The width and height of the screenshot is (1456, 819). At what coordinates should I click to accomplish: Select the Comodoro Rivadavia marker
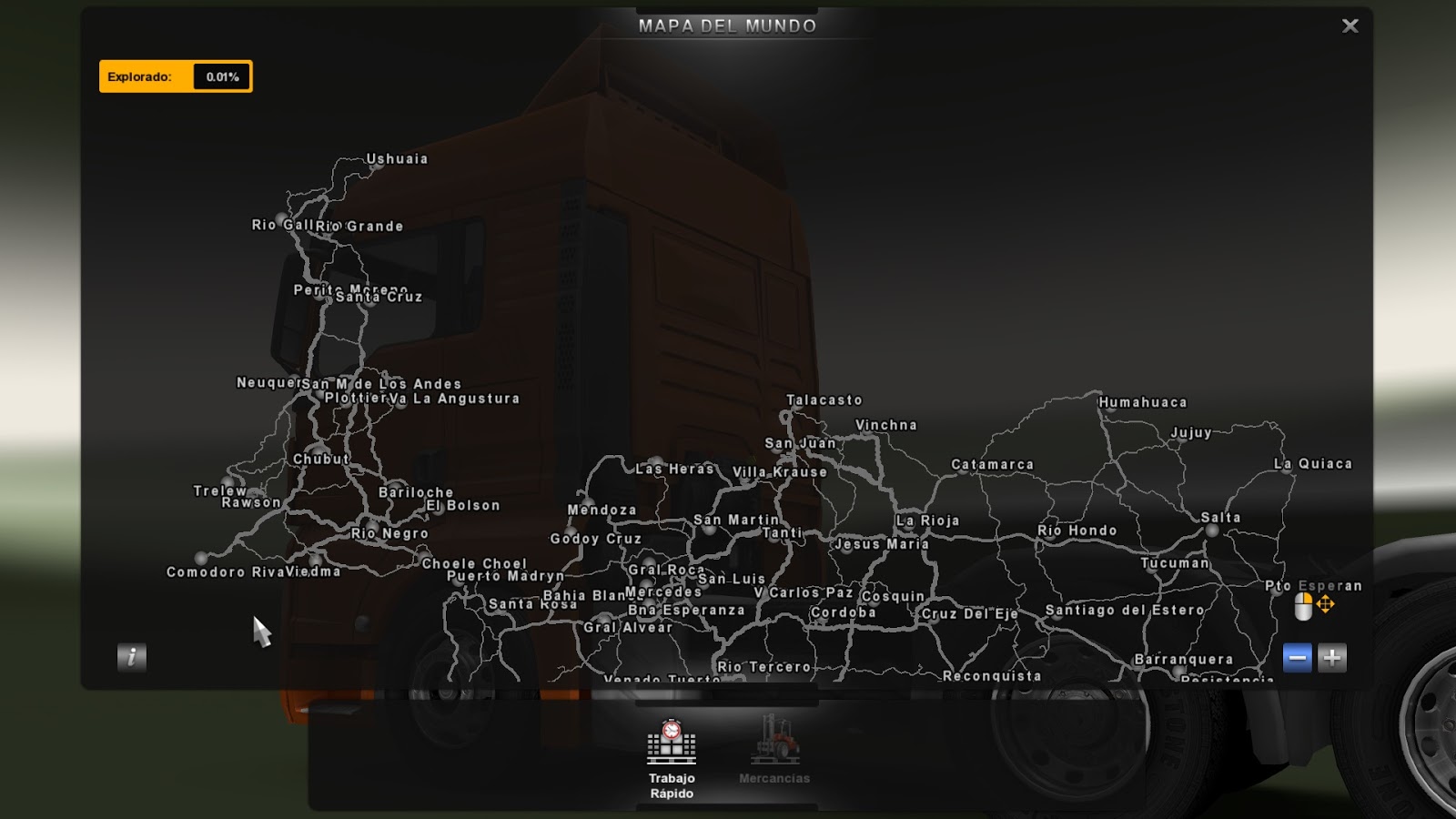click(x=201, y=559)
